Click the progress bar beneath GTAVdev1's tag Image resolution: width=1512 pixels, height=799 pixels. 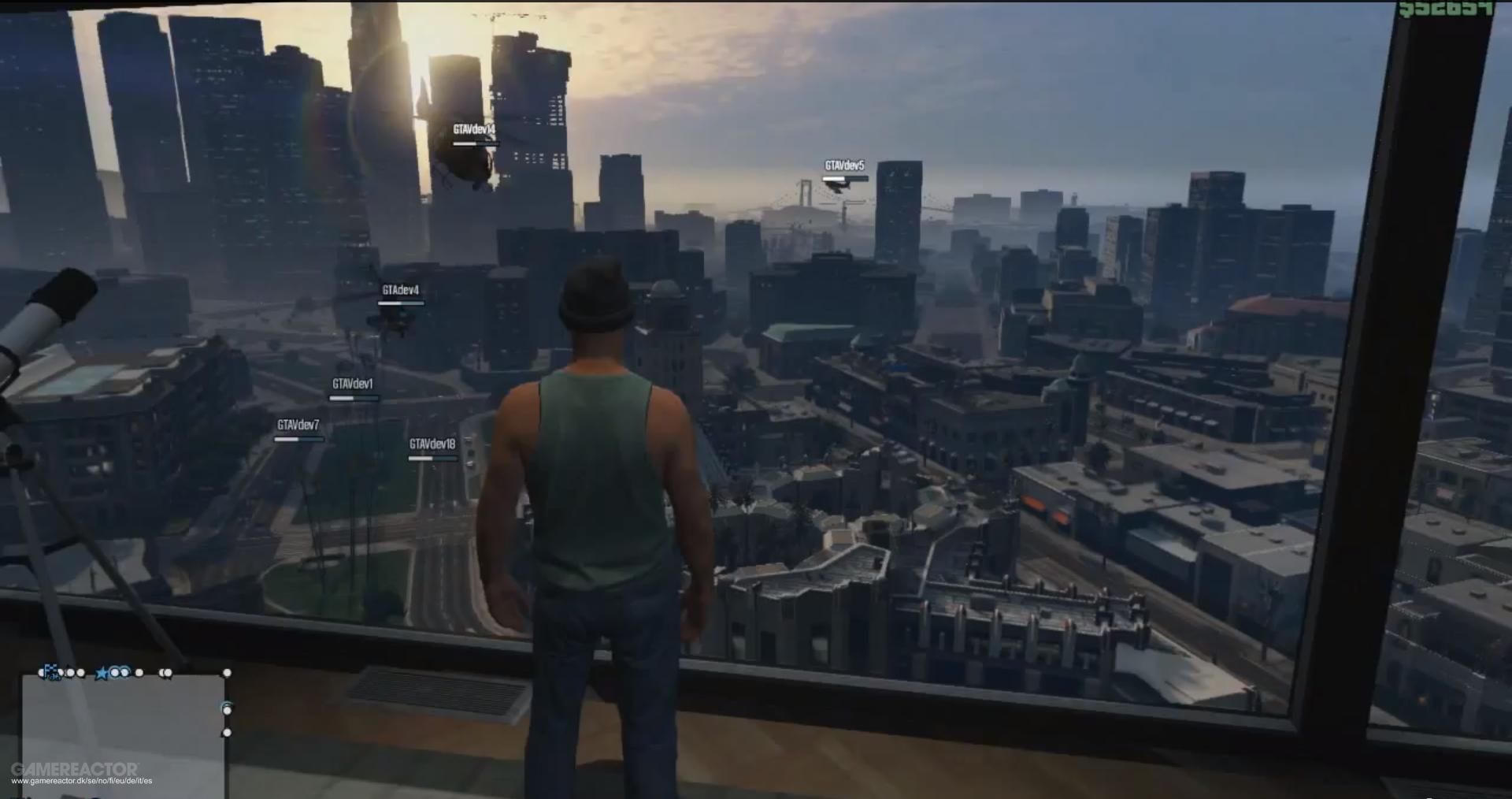pyautogui.click(x=353, y=396)
